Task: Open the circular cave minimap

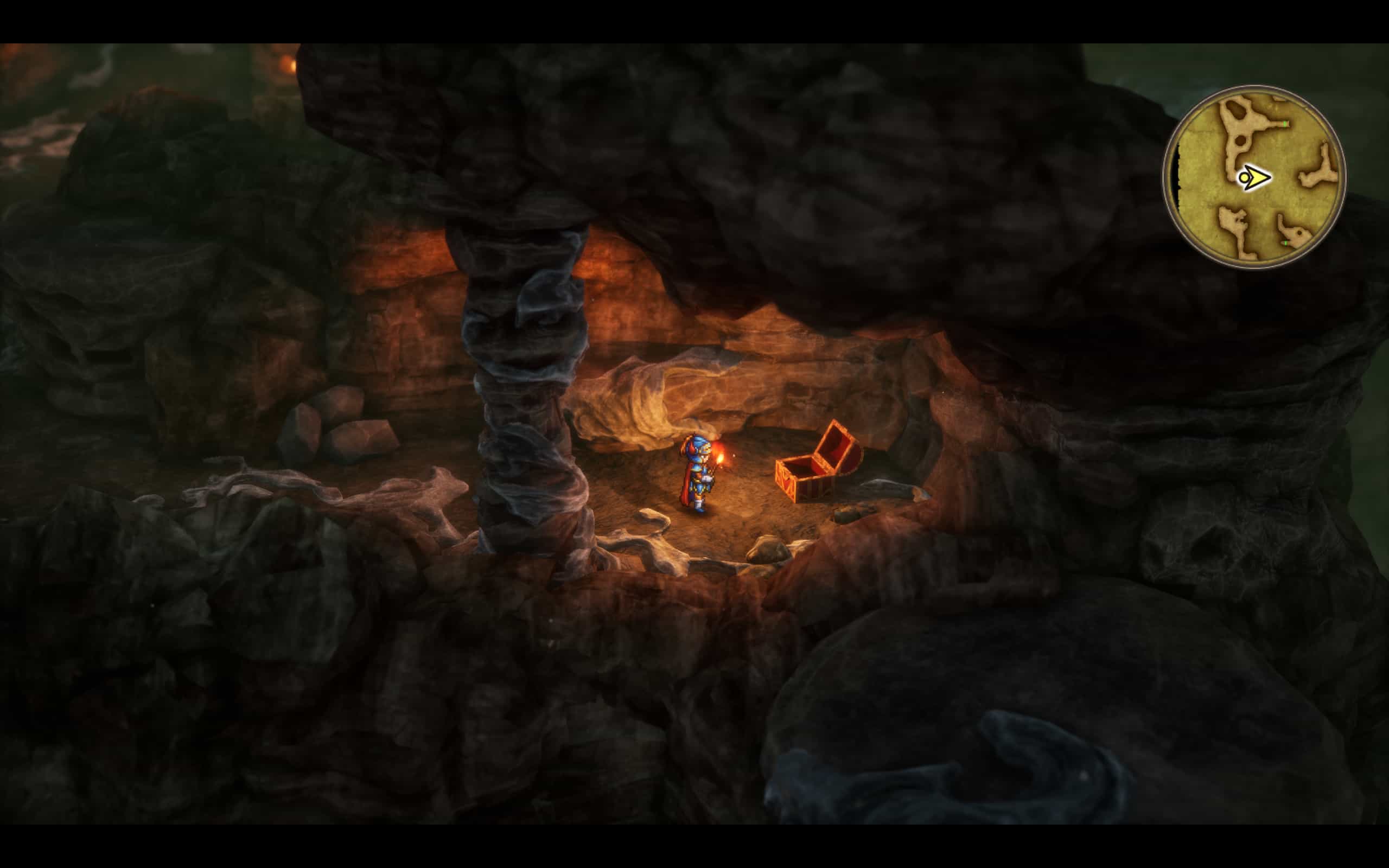Action: click(1254, 177)
